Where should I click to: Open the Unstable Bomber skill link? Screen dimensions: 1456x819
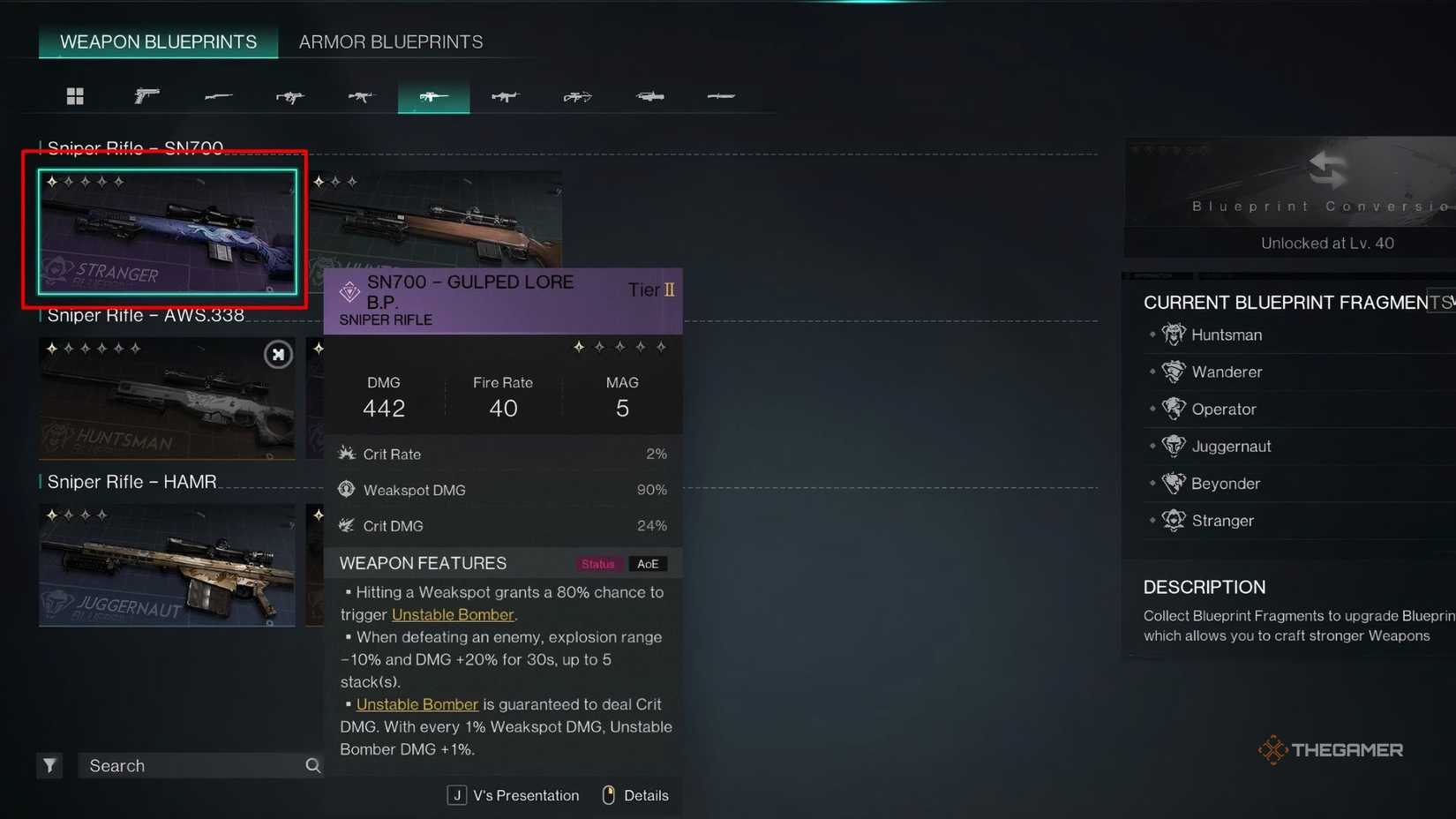[453, 614]
